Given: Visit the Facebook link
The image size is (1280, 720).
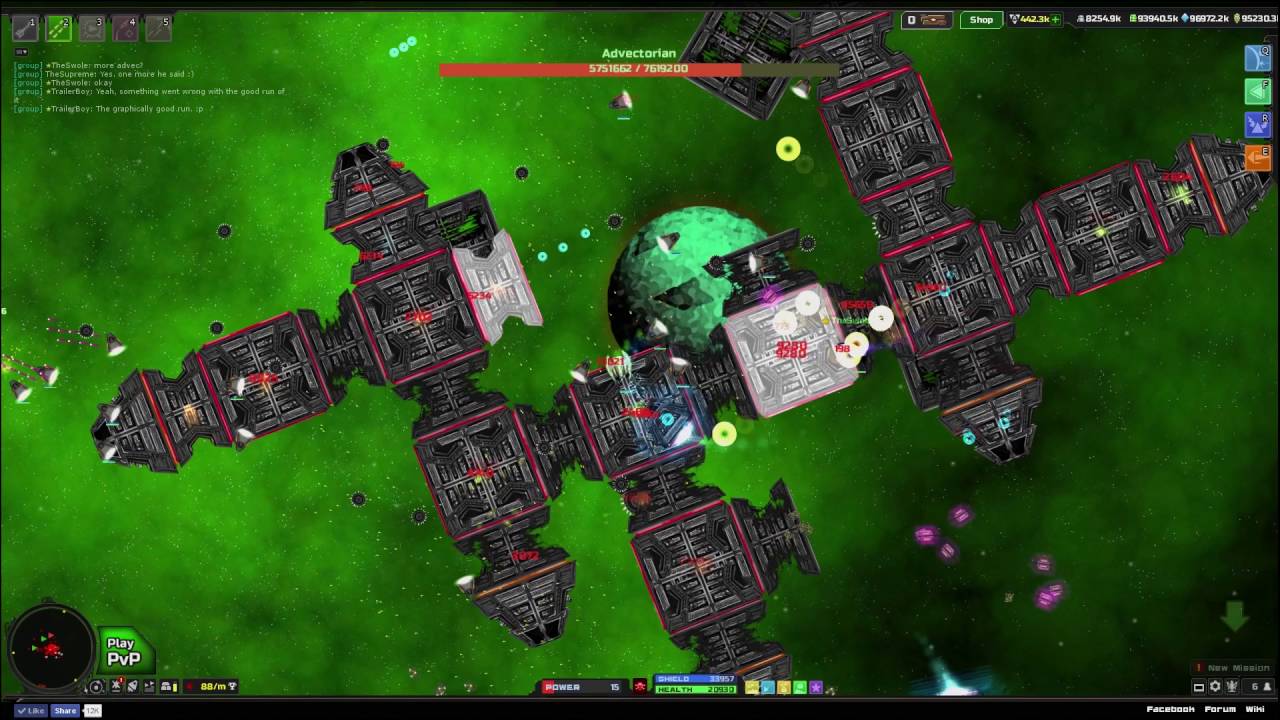Looking at the screenshot, I should point(1170,709).
